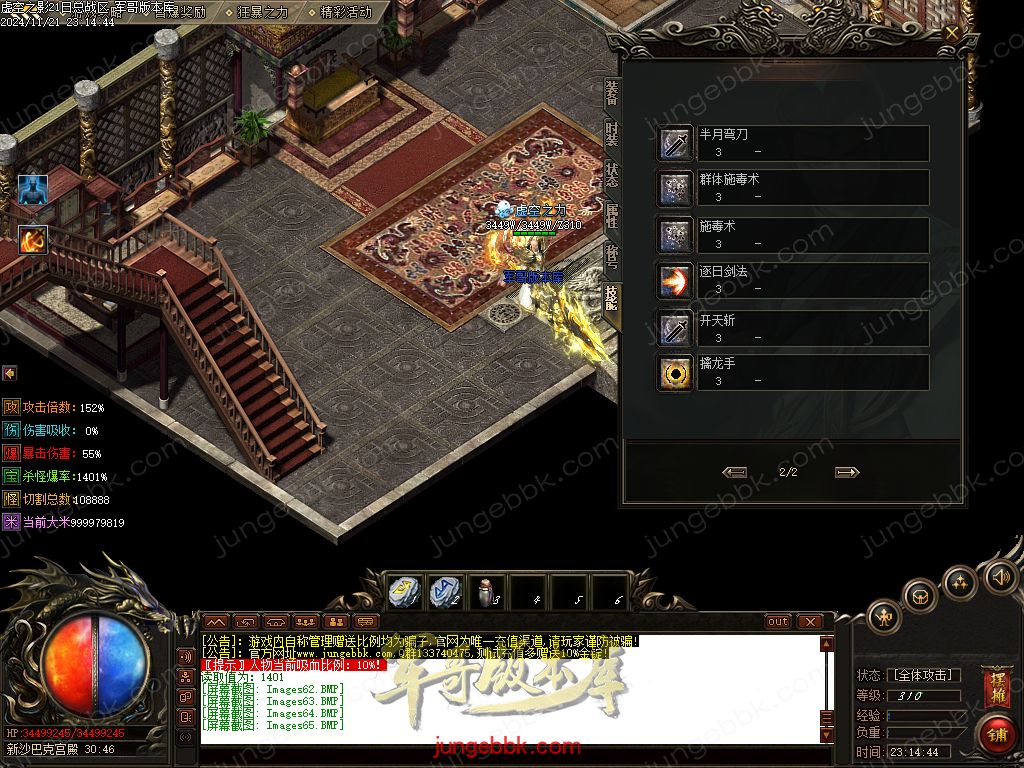Select the 擒龙手 skill icon
The image size is (1024, 768).
click(x=674, y=372)
